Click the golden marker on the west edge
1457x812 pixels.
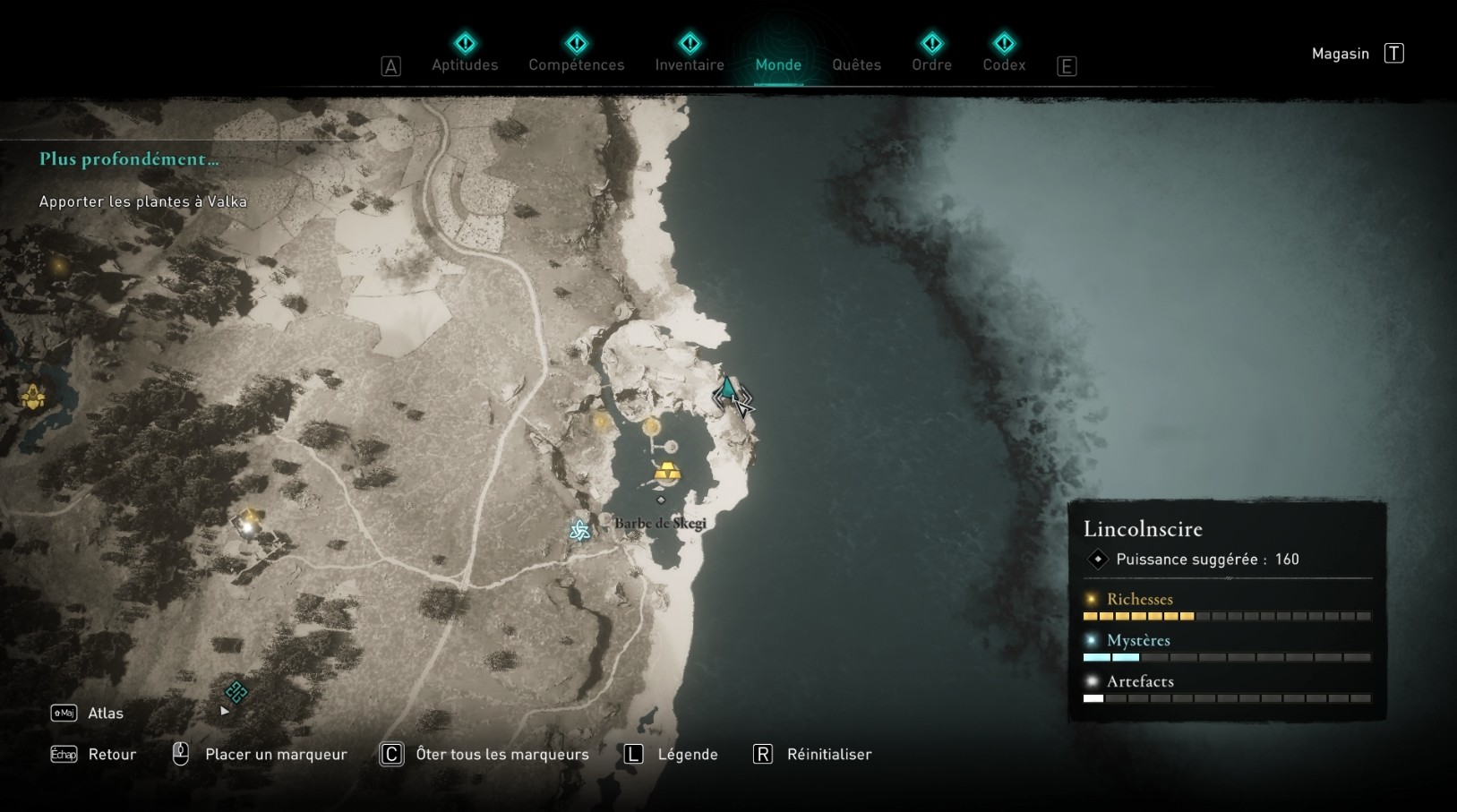[33, 396]
